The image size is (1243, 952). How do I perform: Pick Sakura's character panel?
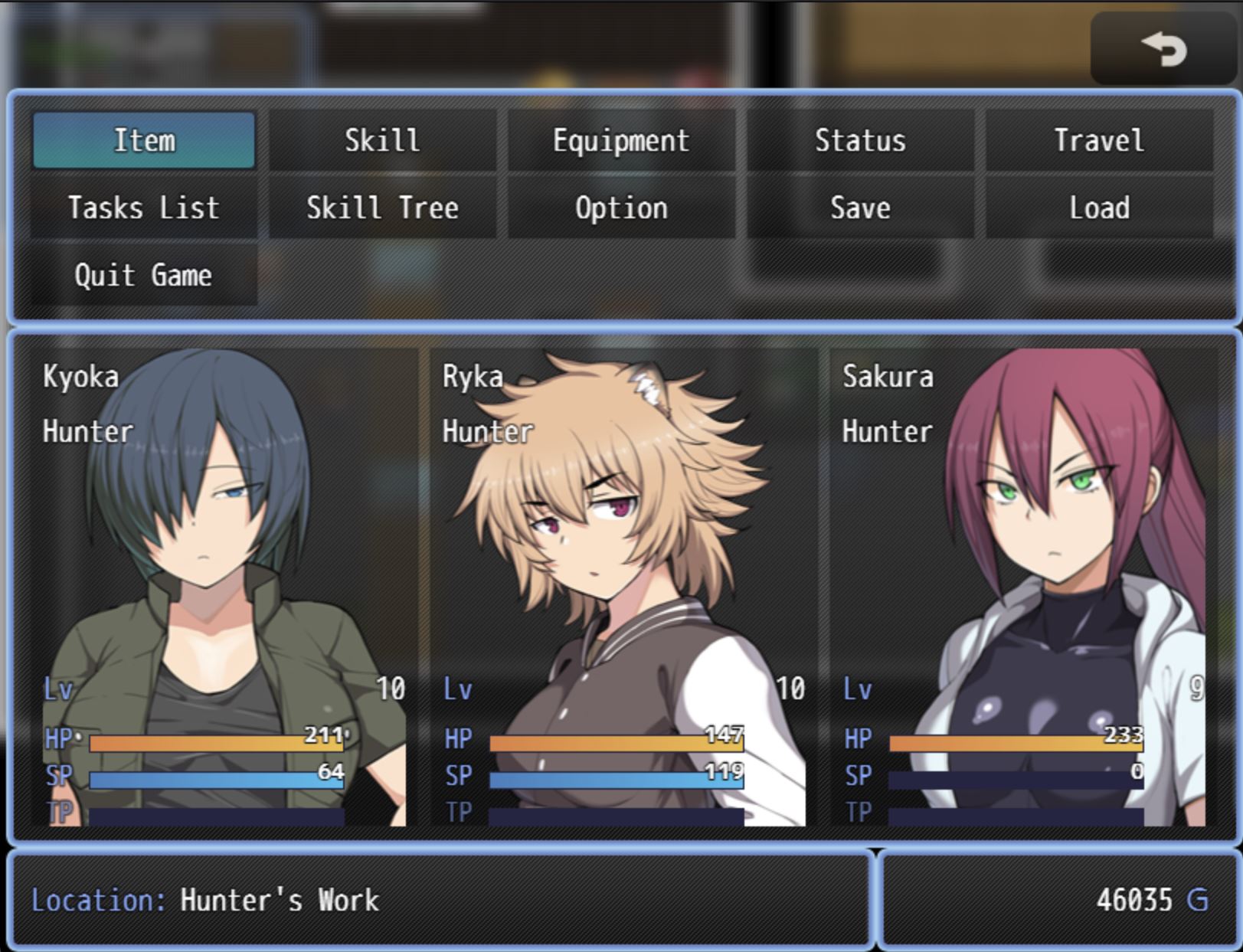(x=1022, y=587)
